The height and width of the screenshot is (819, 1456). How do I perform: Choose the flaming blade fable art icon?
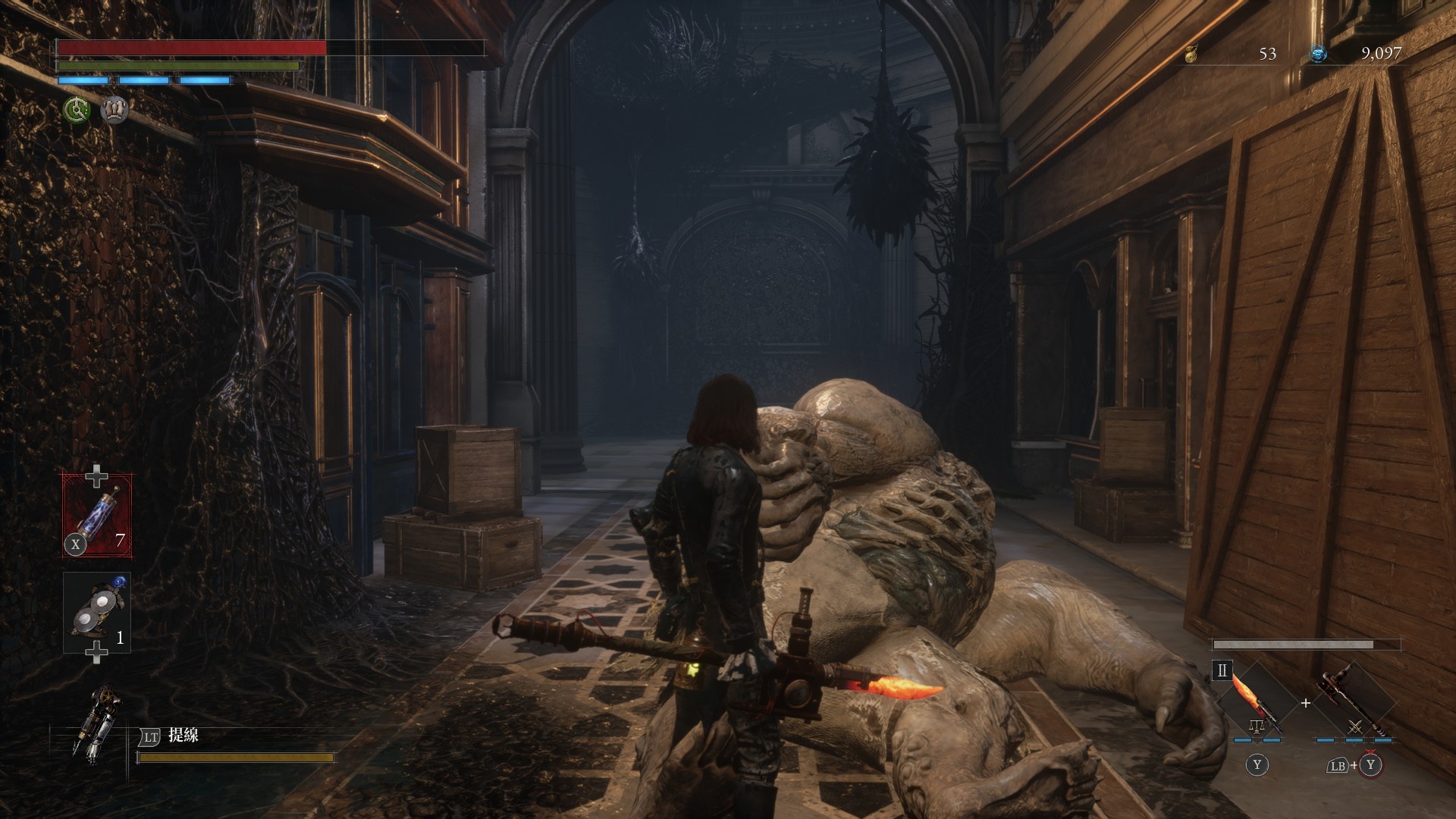click(1257, 701)
